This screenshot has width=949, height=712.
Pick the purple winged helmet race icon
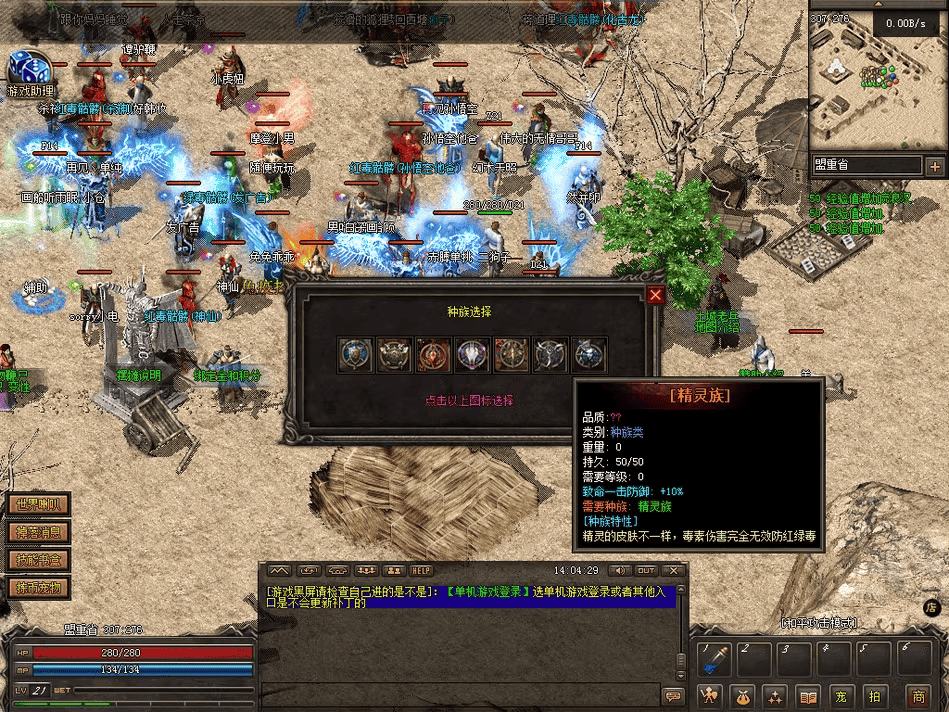click(x=472, y=355)
